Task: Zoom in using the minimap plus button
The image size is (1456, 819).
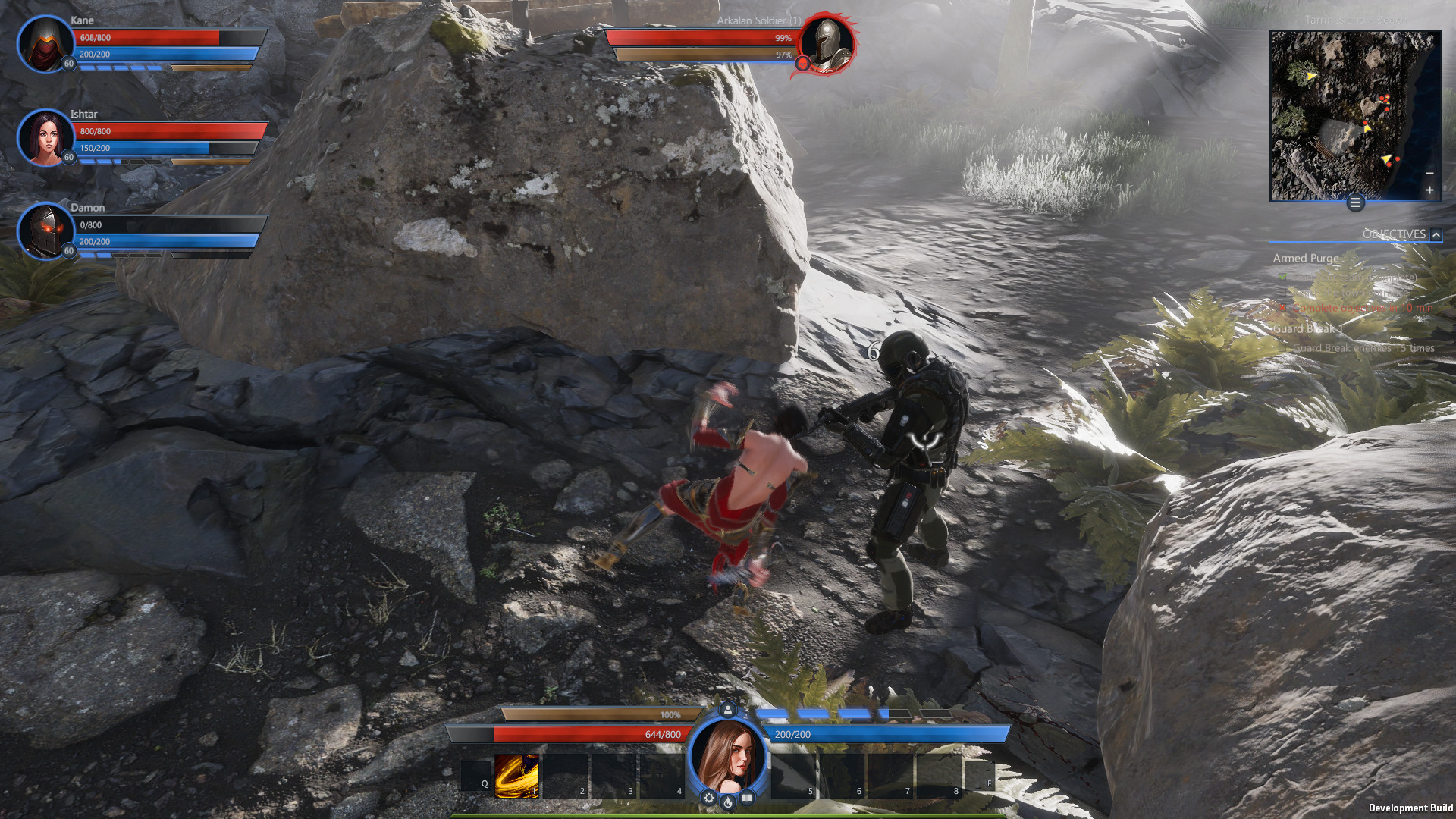Action: [1430, 190]
